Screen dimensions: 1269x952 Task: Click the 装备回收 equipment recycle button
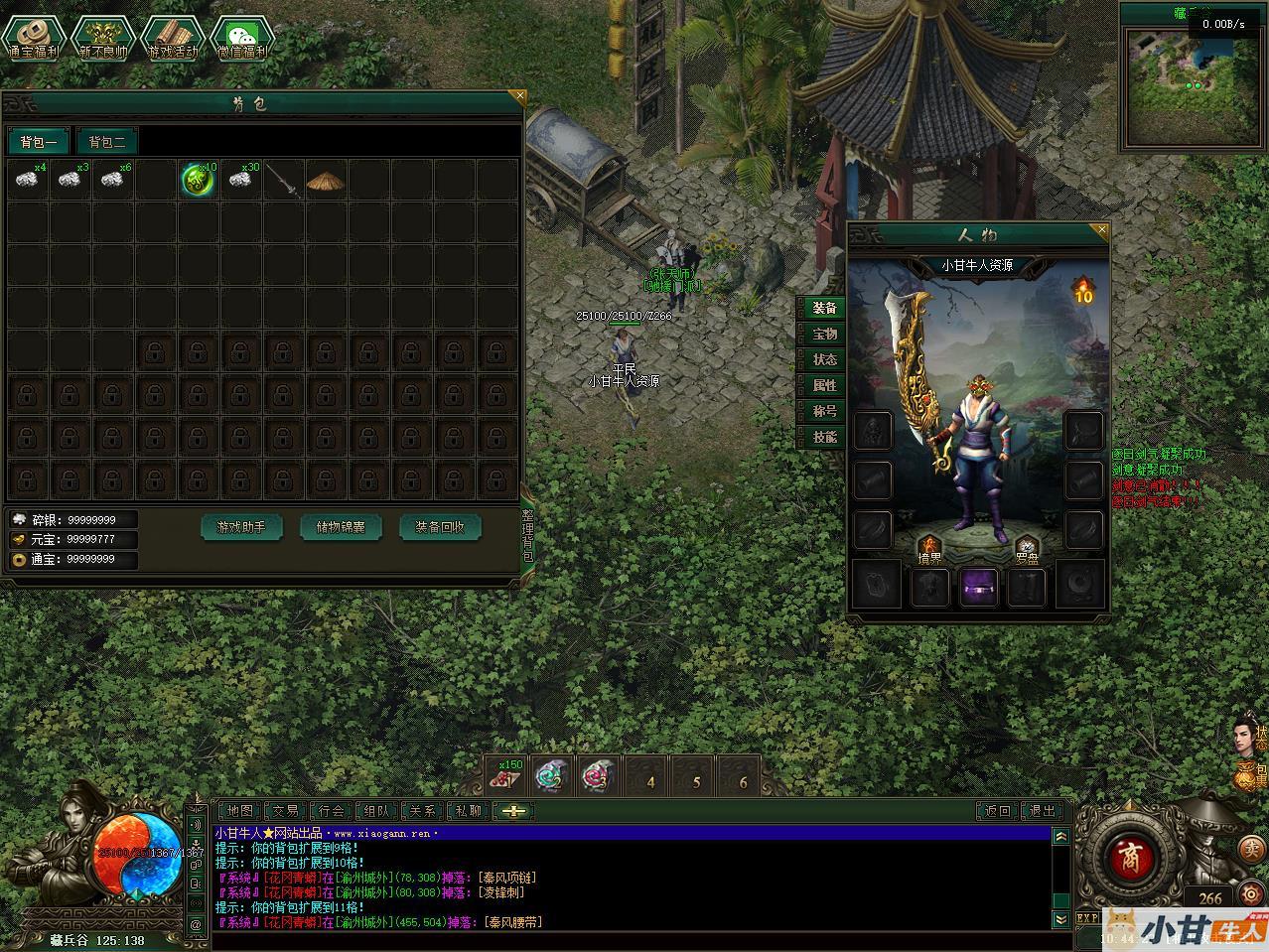click(x=440, y=527)
